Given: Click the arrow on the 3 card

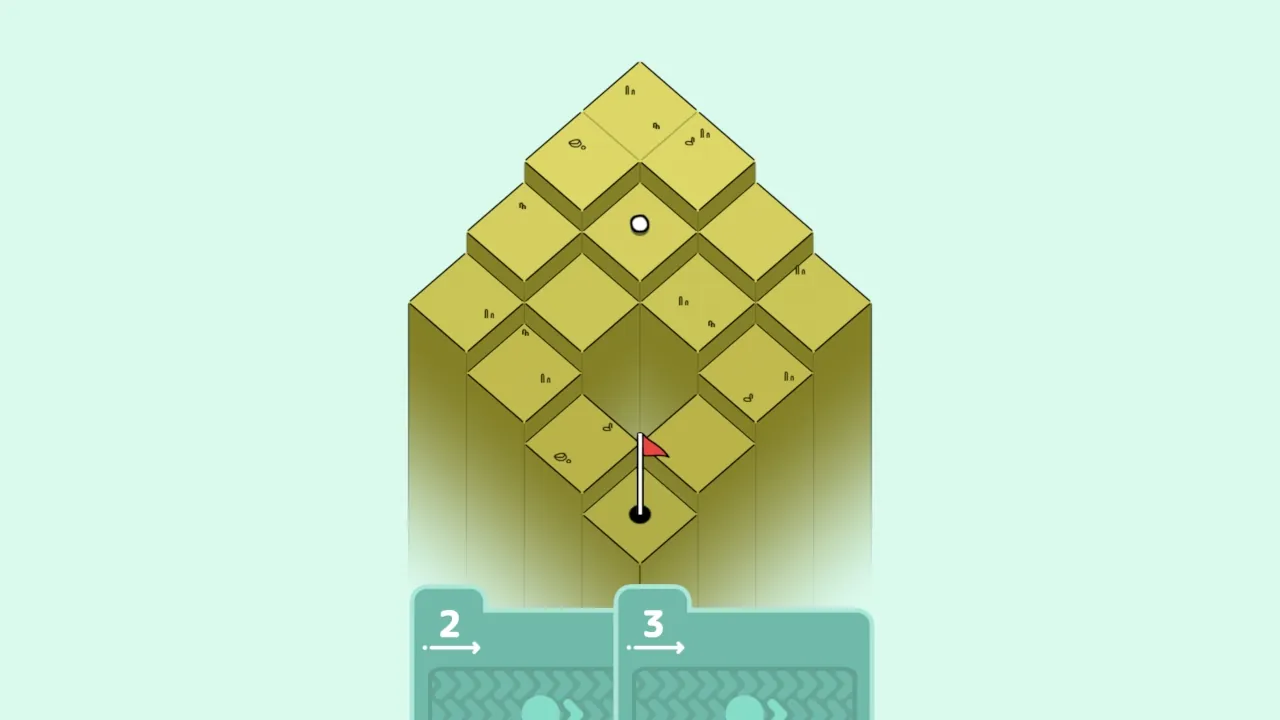Looking at the screenshot, I should pyautogui.click(x=657, y=646).
